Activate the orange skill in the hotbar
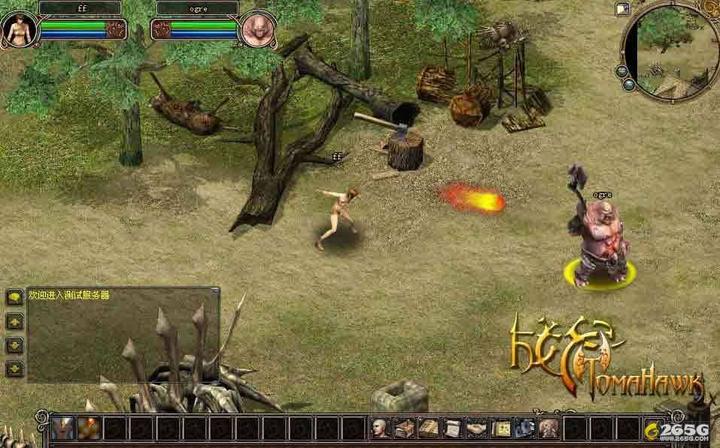This screenshot has width=720, height=448. [x=89, y=429]
